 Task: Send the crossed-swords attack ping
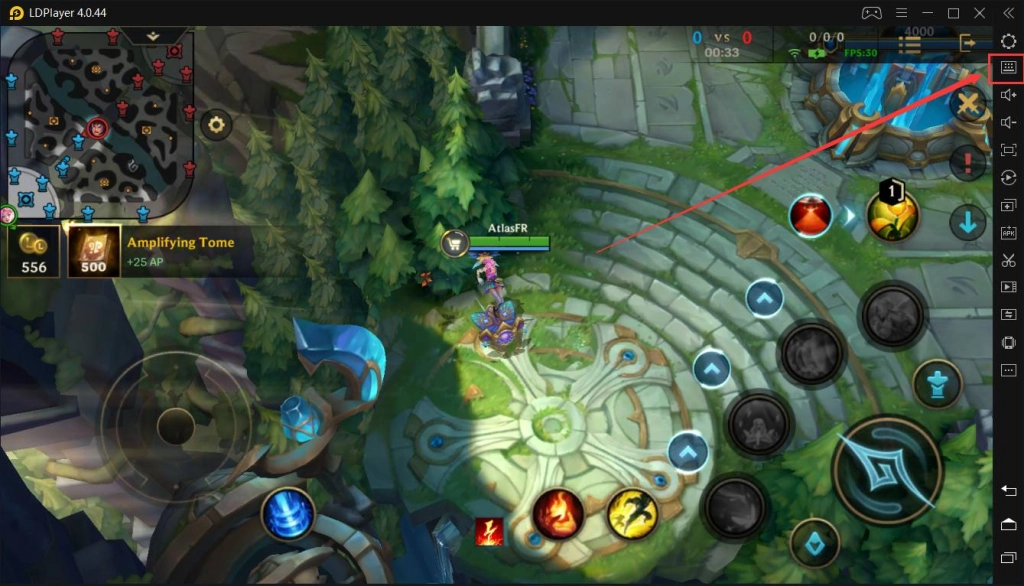click(x=967, y=104)
